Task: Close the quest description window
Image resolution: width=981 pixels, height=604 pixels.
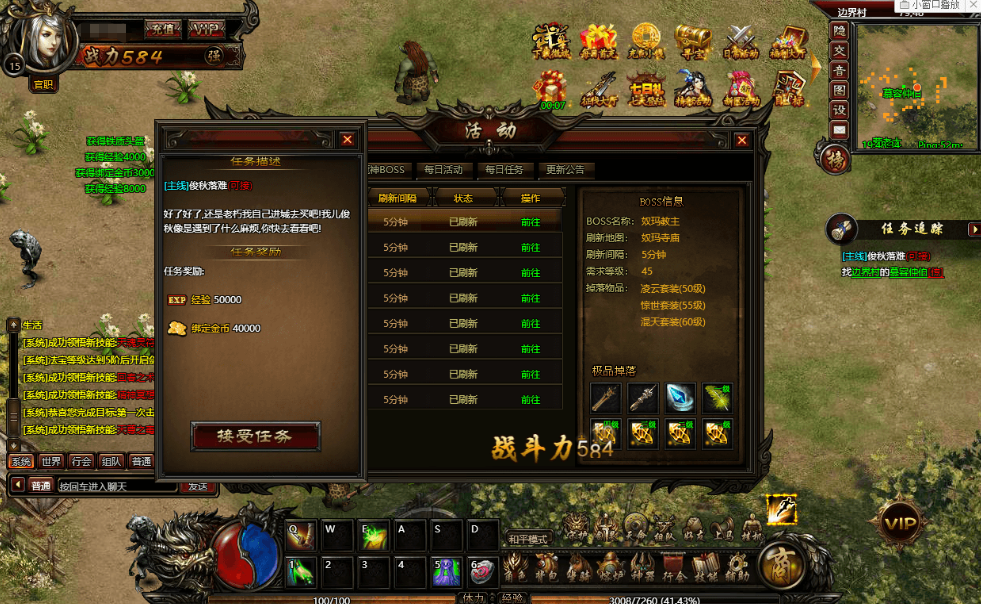Action: (347, 140)
